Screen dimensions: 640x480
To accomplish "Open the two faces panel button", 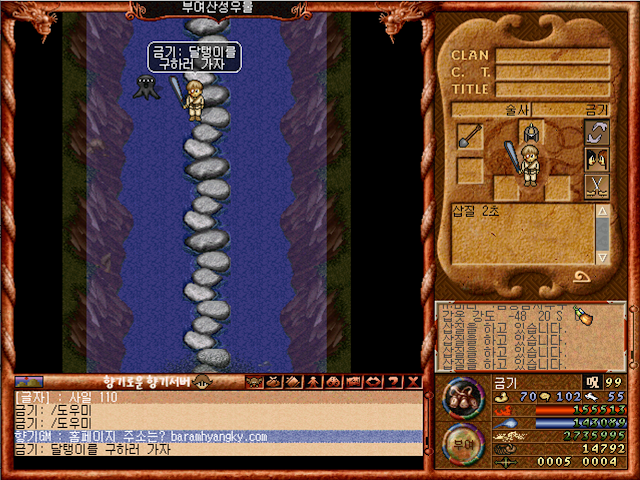I will [x=597, y=159].
